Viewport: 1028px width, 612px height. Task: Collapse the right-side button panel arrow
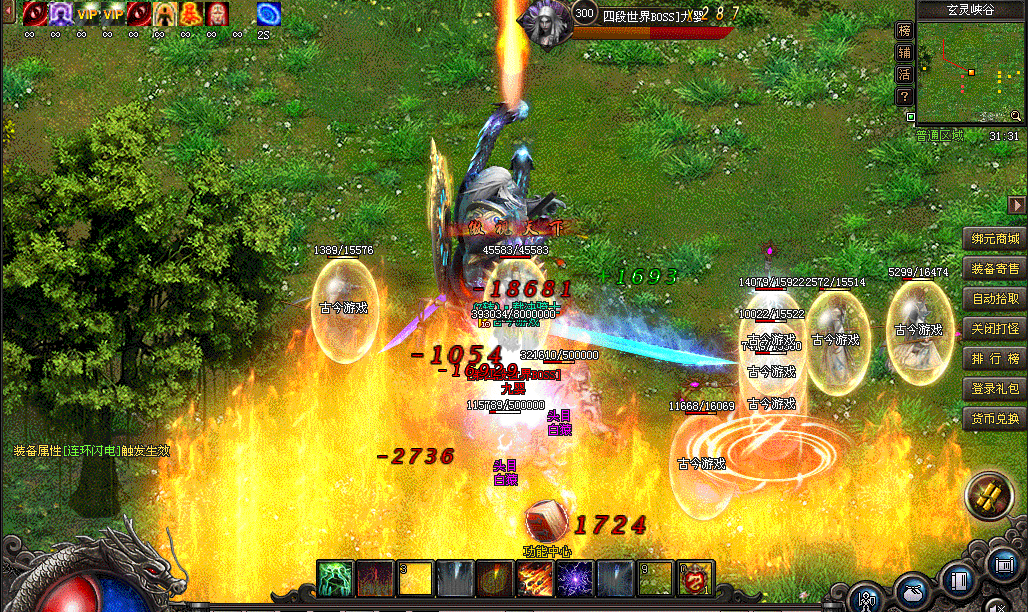tap(1017, 205)
